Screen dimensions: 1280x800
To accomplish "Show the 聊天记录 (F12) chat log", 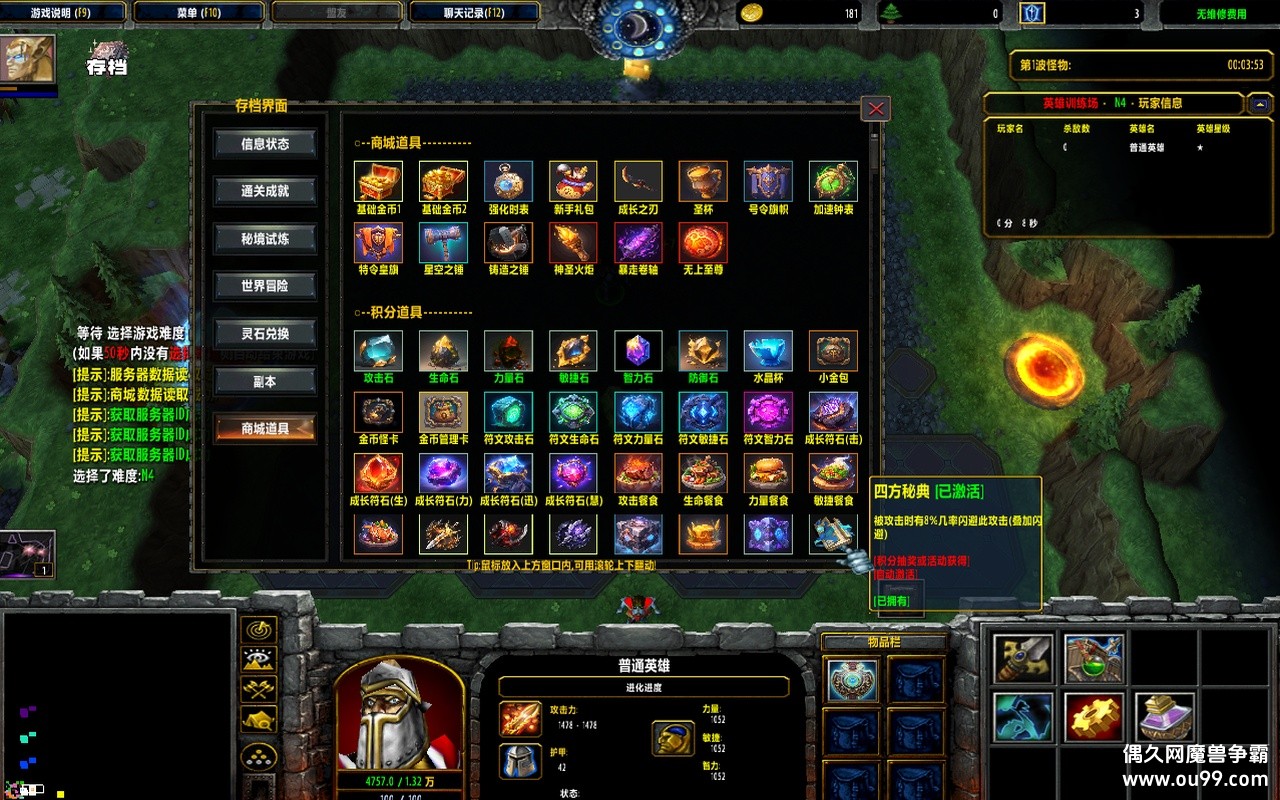I will 474,13.
